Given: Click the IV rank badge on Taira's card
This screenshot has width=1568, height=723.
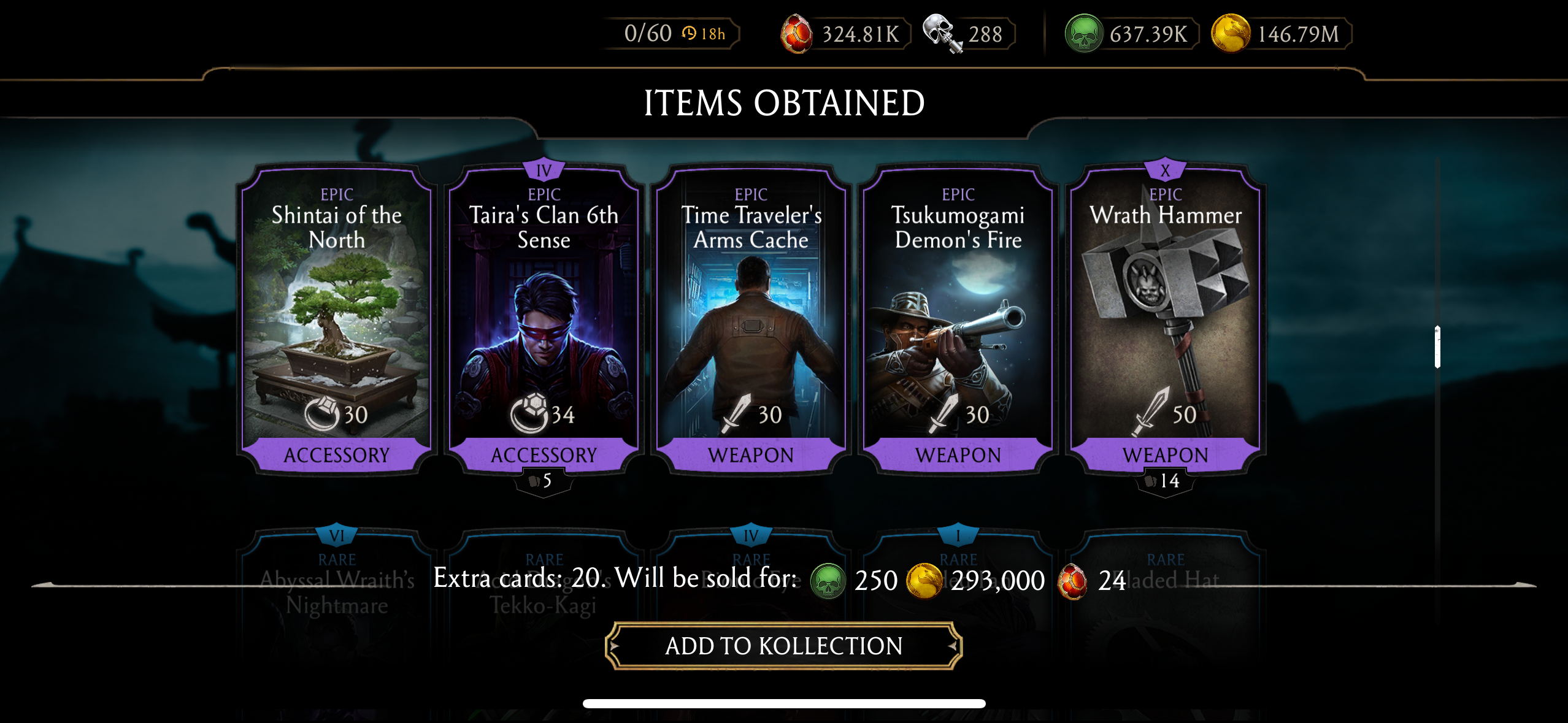Looking at the screenshot, I should [544, 170].
